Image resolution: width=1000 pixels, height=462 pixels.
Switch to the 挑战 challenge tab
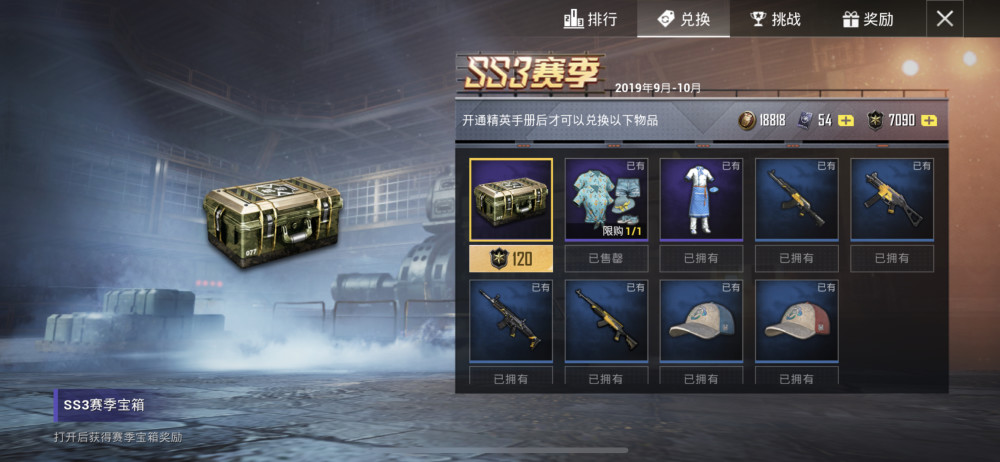(x=775, y=19)
